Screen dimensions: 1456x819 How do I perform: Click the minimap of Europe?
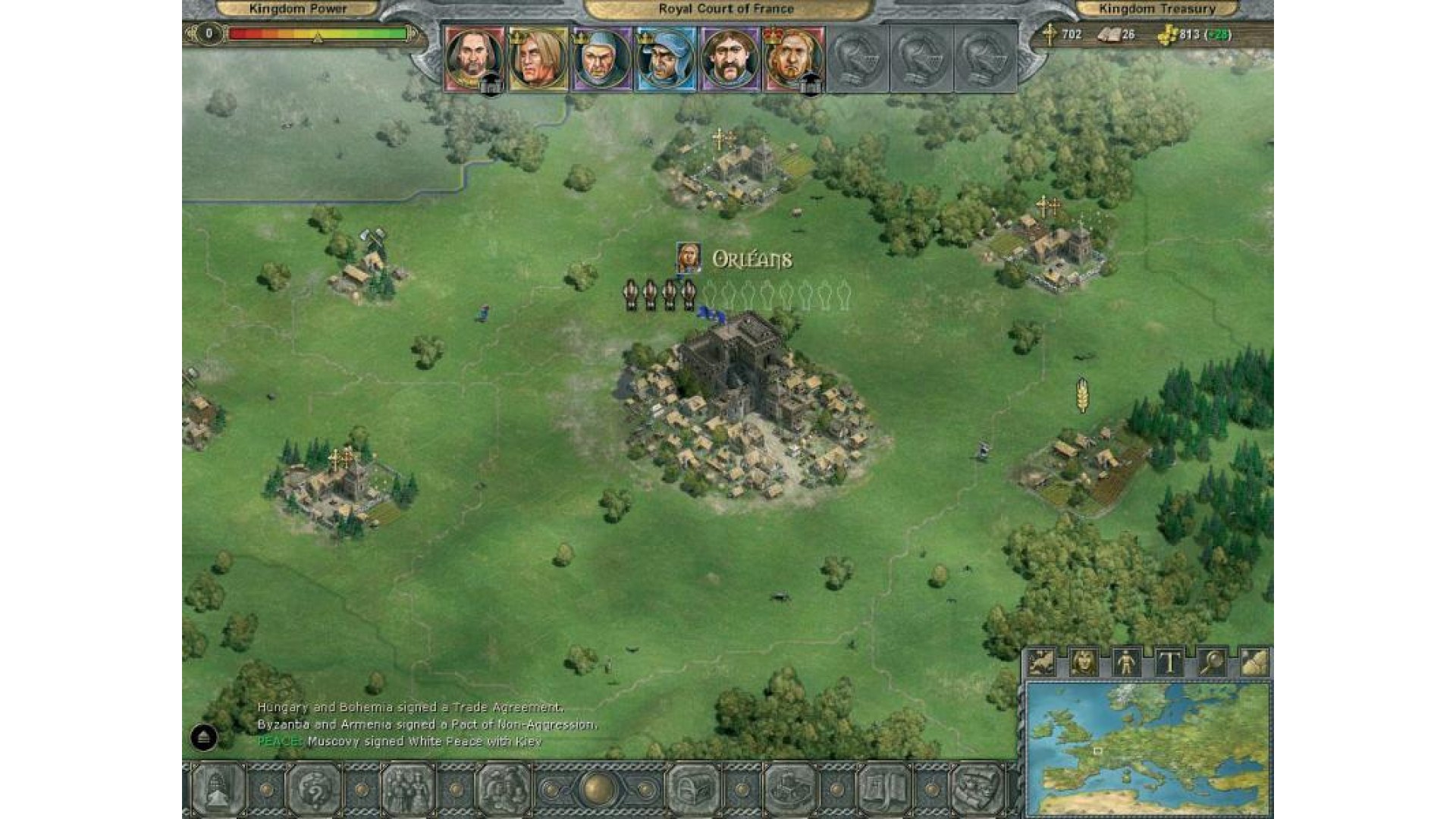pyautogui.click(x=1148, y=748)
